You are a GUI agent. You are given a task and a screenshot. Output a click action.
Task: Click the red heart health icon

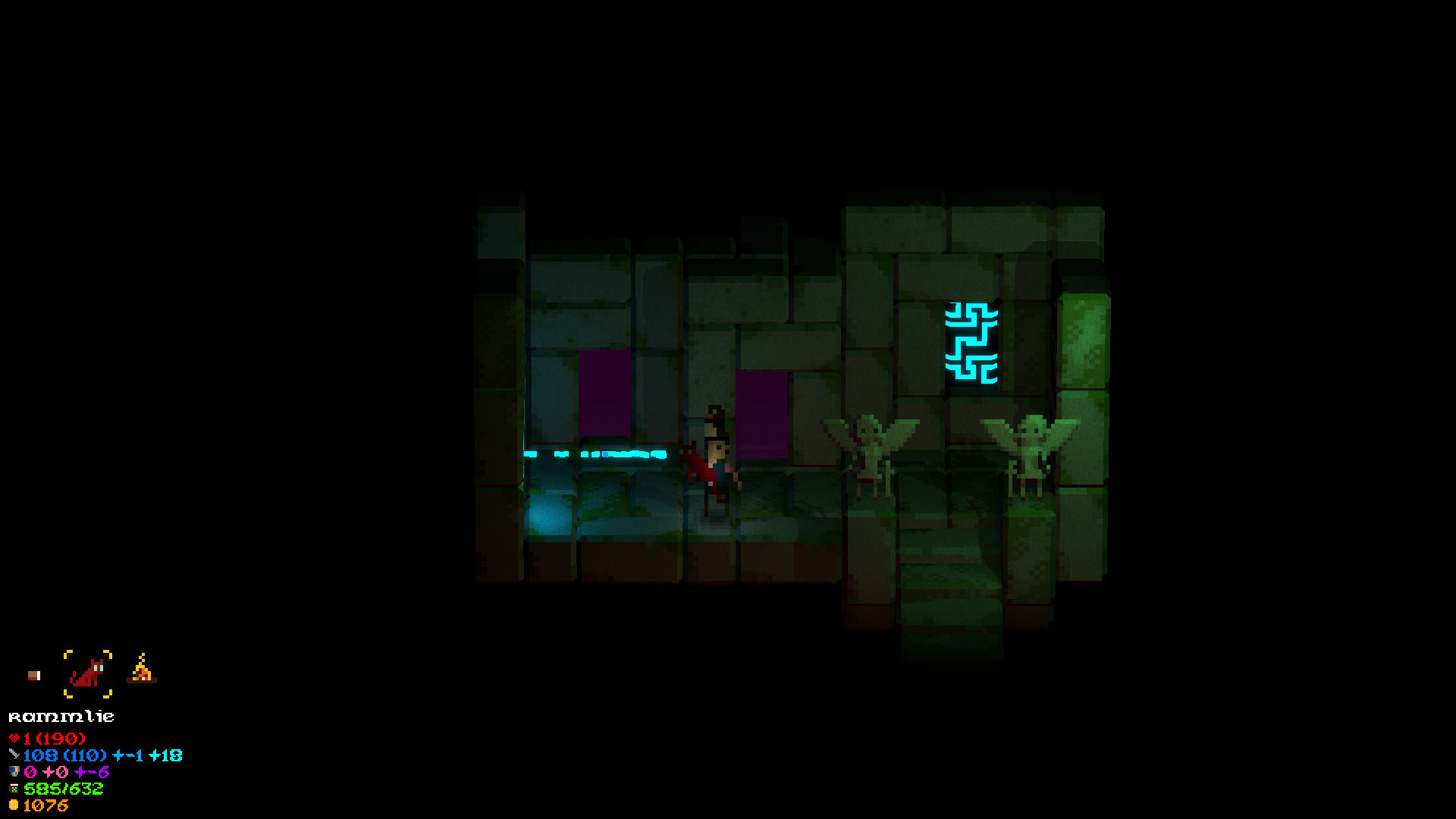click(x=14, y=738)
